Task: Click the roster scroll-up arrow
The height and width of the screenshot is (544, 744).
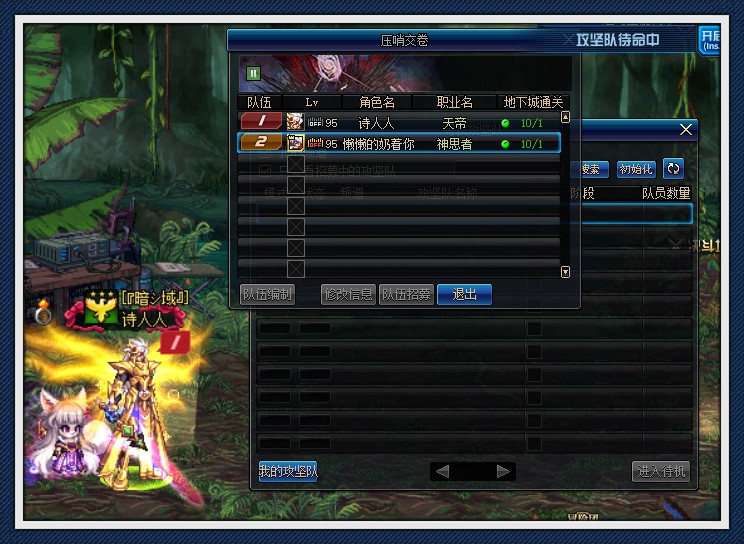Action: [x=565, y=116]
